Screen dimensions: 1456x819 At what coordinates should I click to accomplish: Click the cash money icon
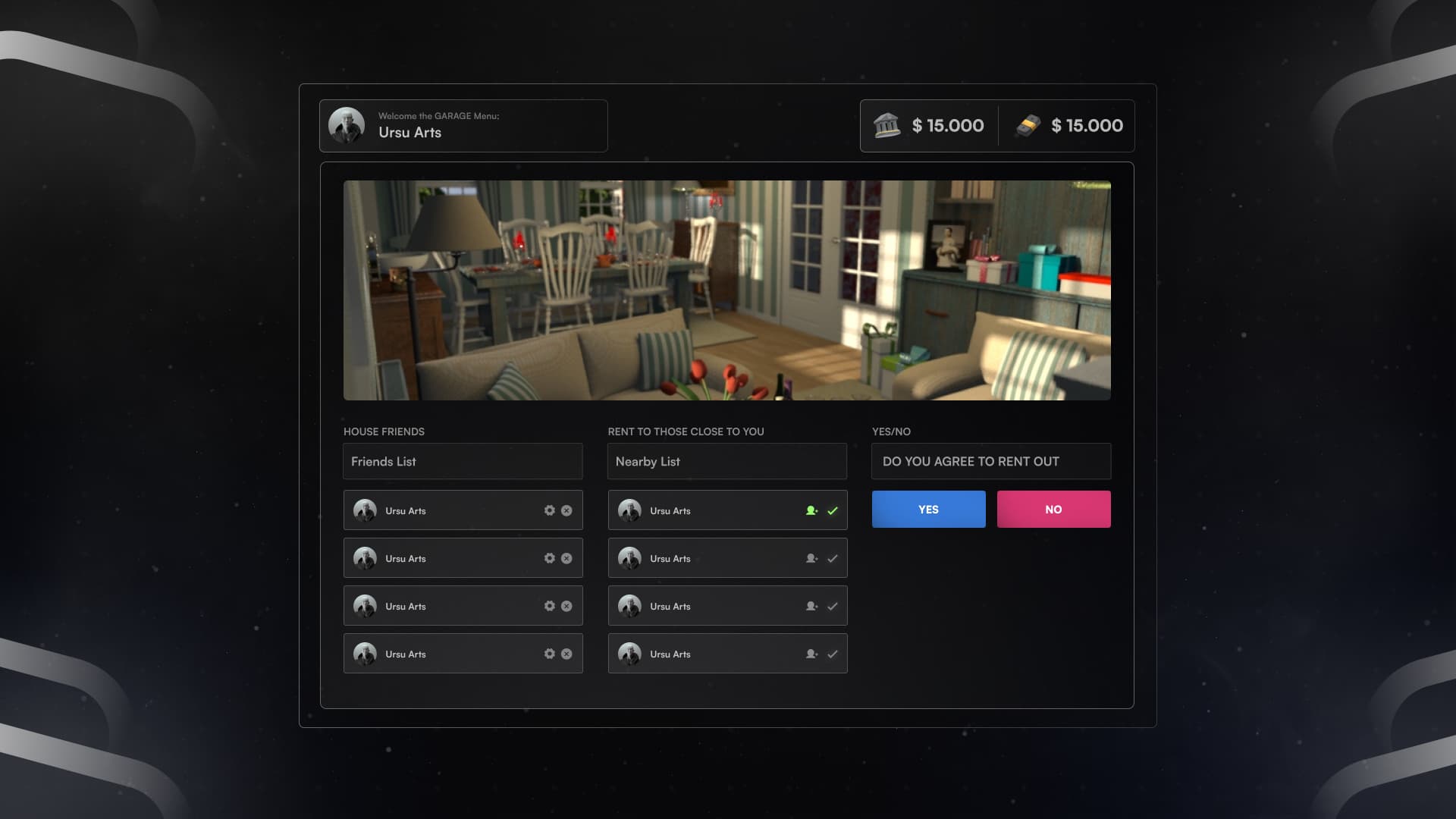click(x=1028, y=126)
